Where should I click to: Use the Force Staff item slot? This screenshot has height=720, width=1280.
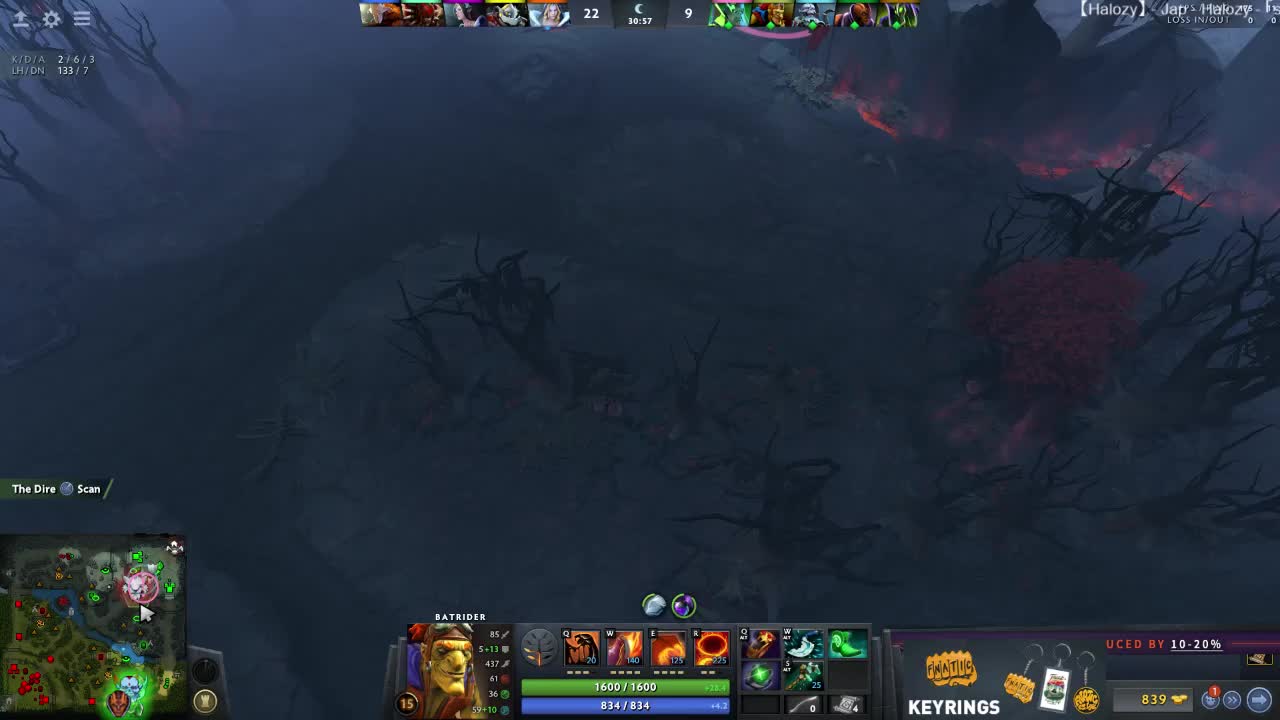(x=803, y=677)
